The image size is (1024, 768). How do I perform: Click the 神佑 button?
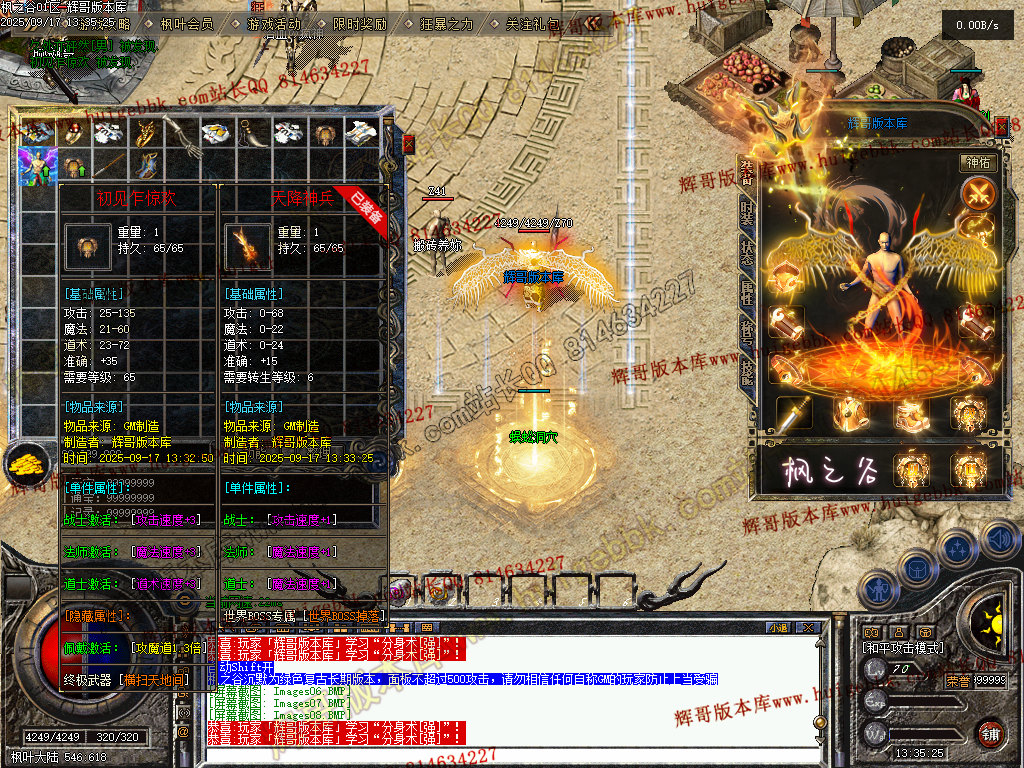pos(978,162)
